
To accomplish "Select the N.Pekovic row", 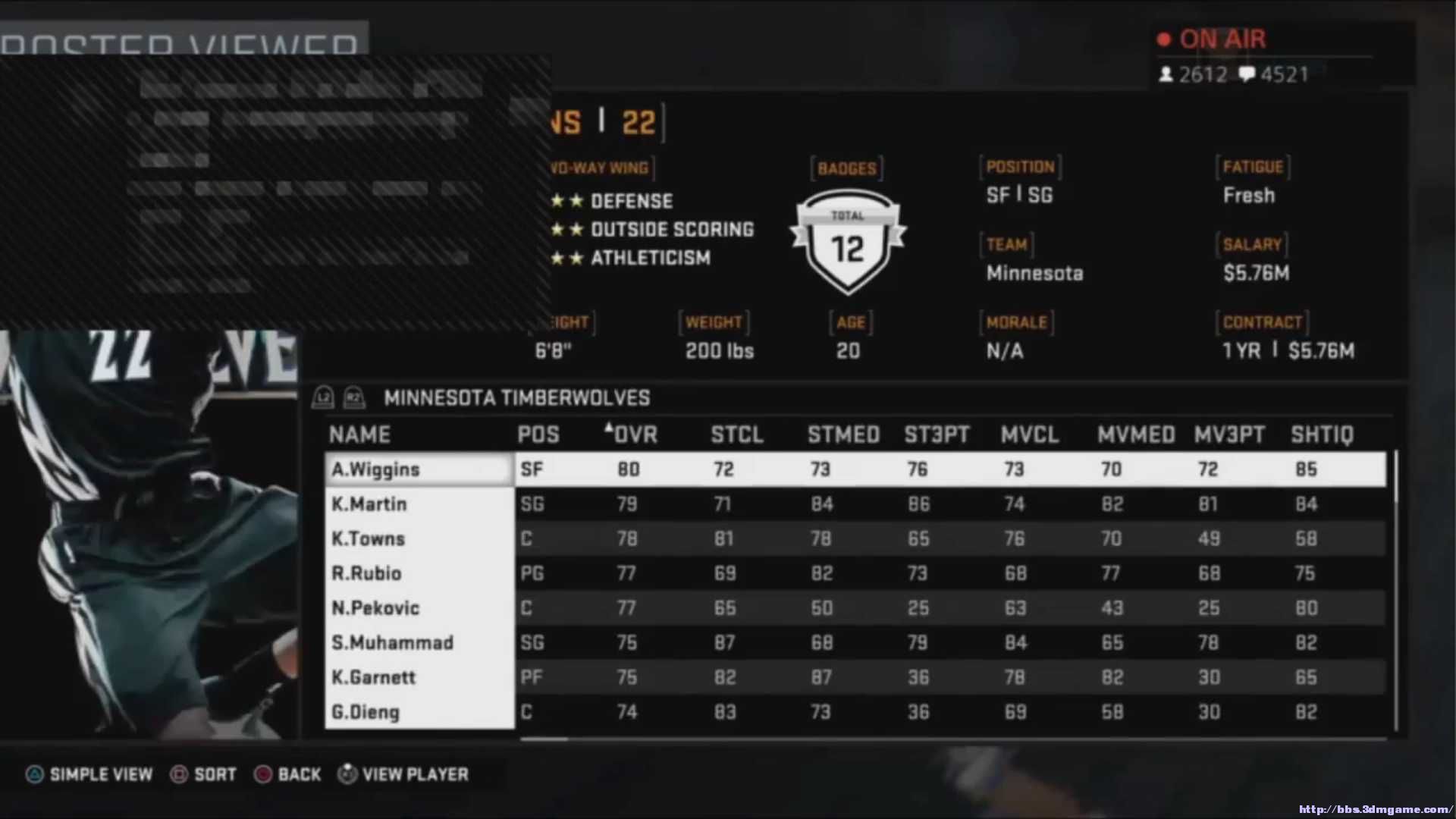I will pos(375,608).
